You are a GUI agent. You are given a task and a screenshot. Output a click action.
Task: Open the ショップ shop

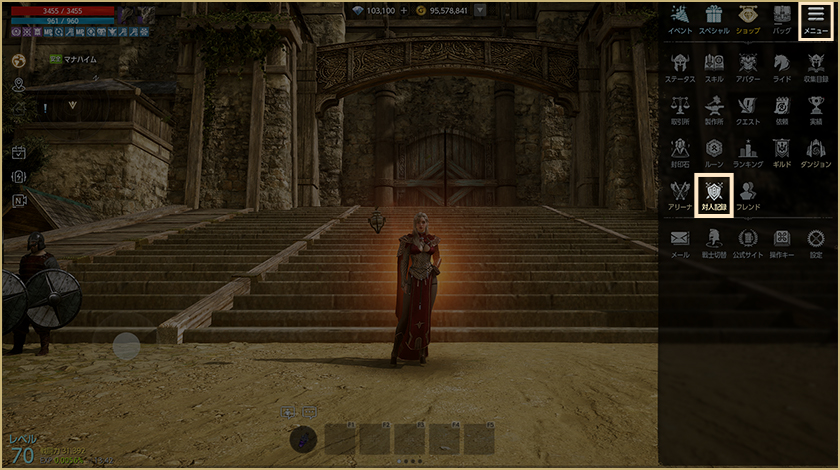pos(748,20)
